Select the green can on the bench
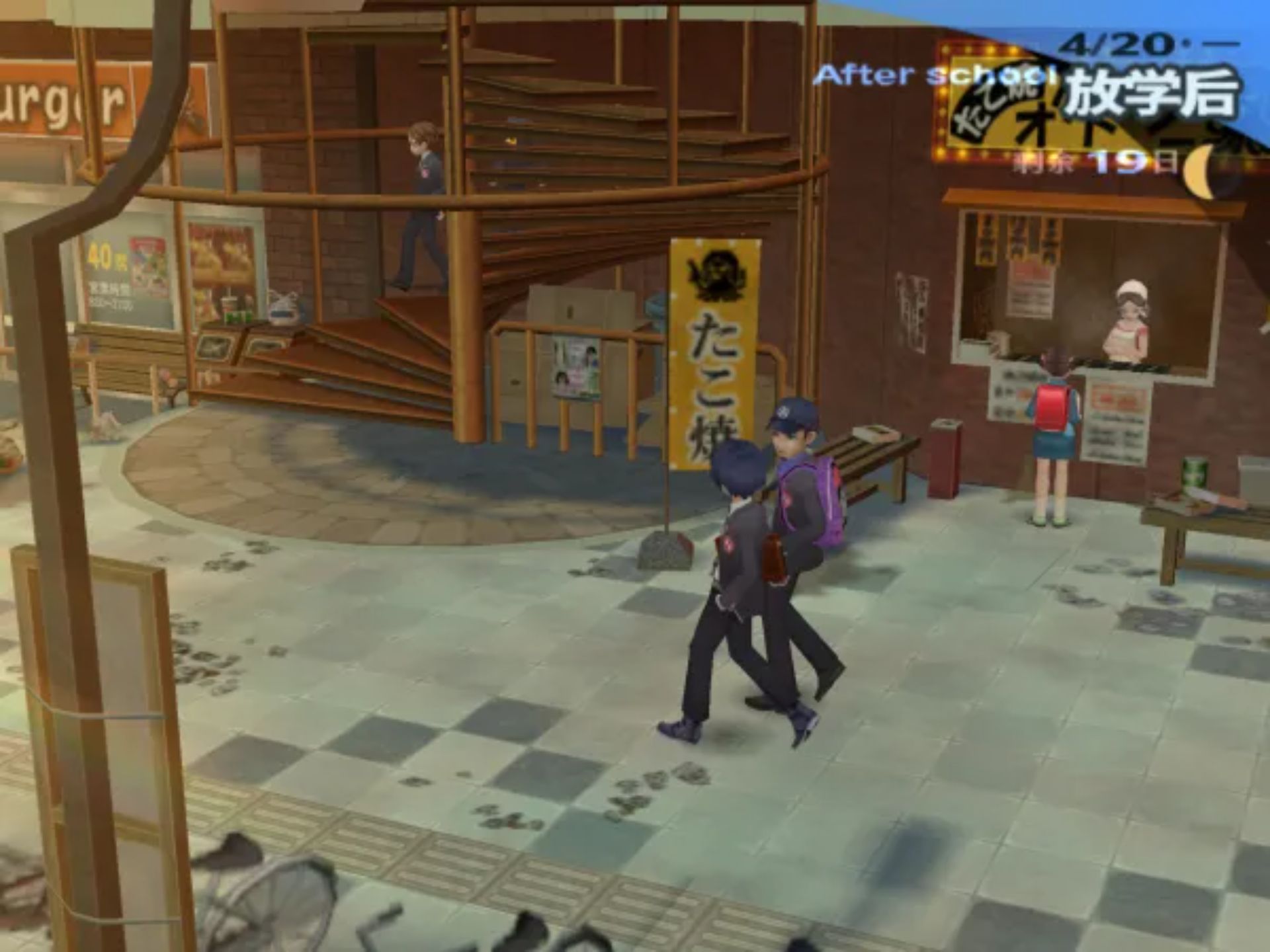The height and width of the screenshot is (952, 1270). point(1195,471)
